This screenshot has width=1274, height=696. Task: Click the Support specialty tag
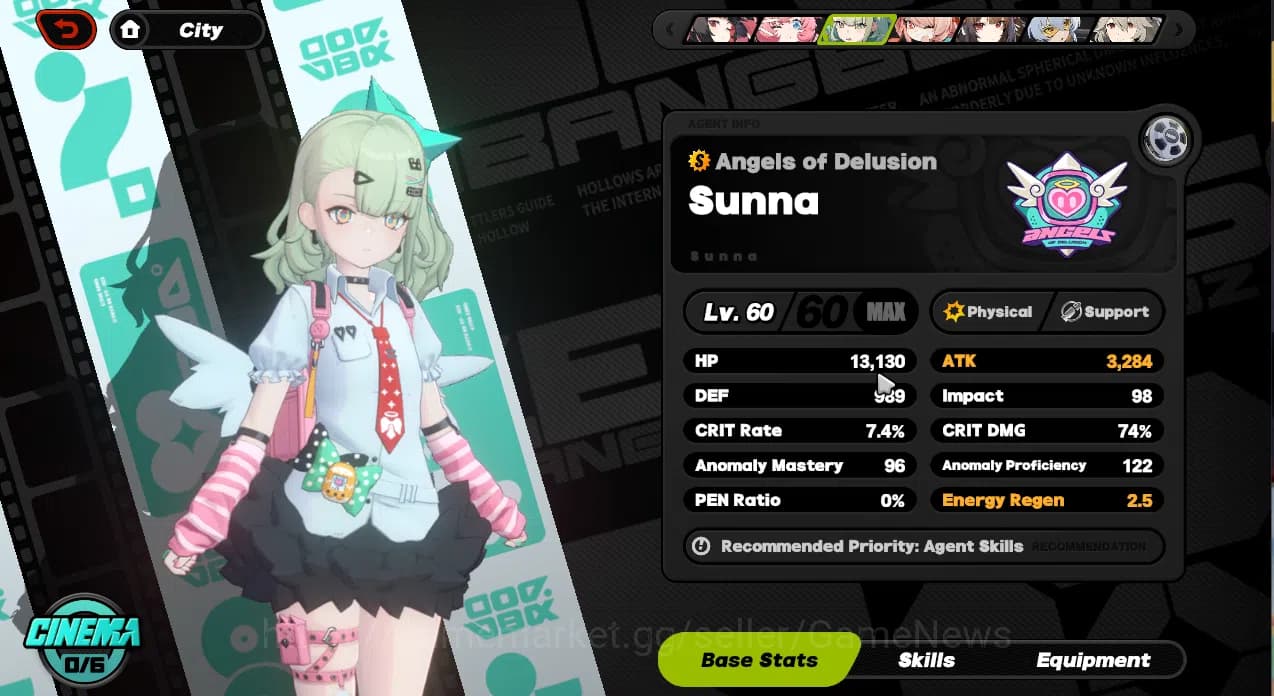tap(1105, 312)
